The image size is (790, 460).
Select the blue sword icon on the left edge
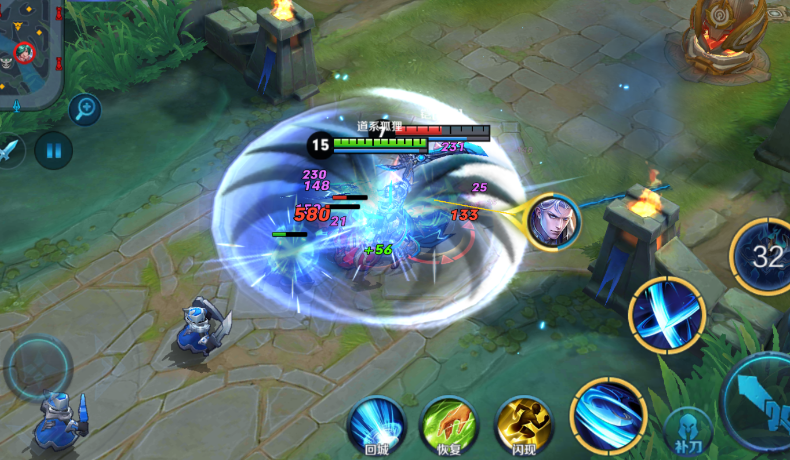click(x=9, y=151)
